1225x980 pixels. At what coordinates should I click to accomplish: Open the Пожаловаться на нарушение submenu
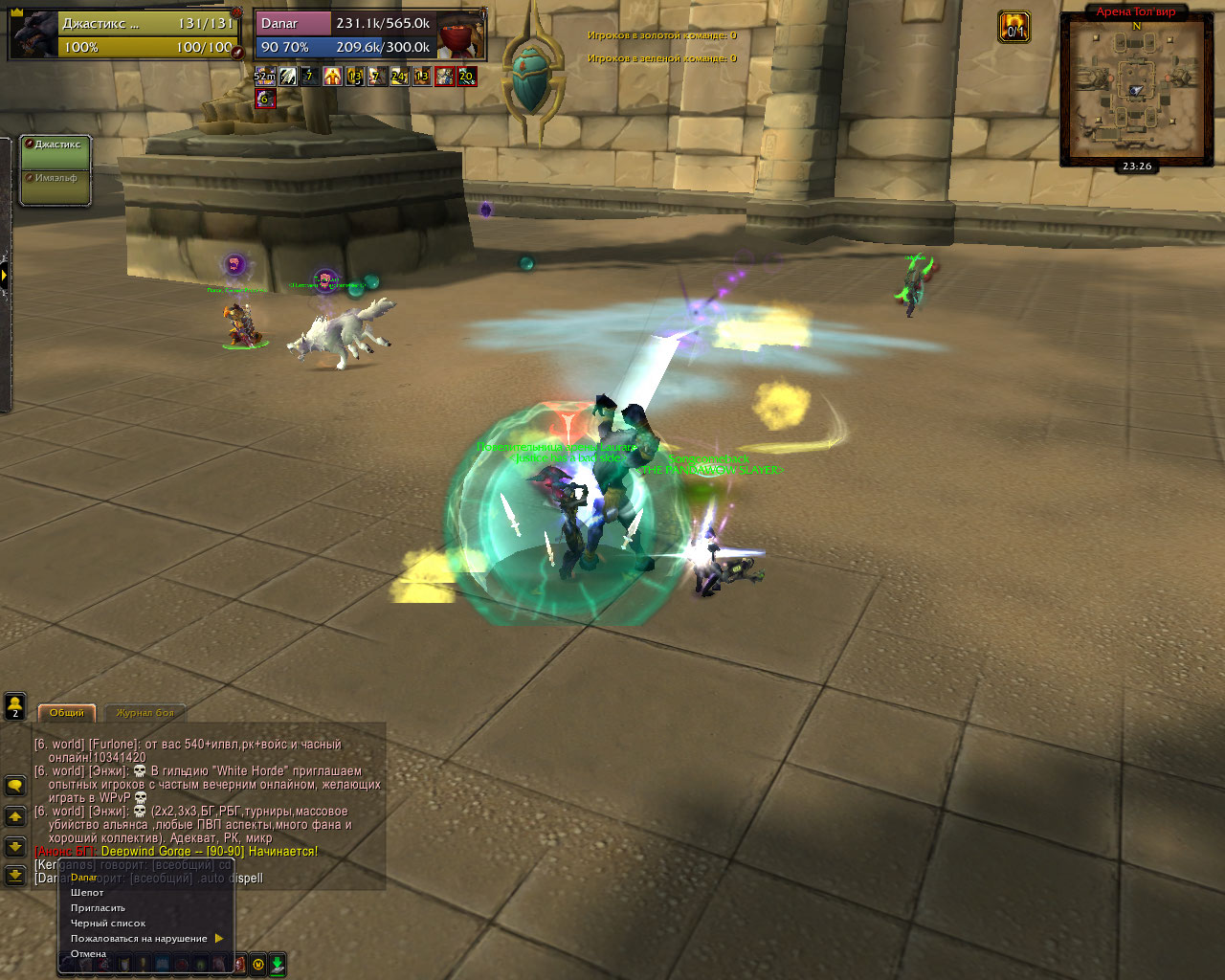140,939
